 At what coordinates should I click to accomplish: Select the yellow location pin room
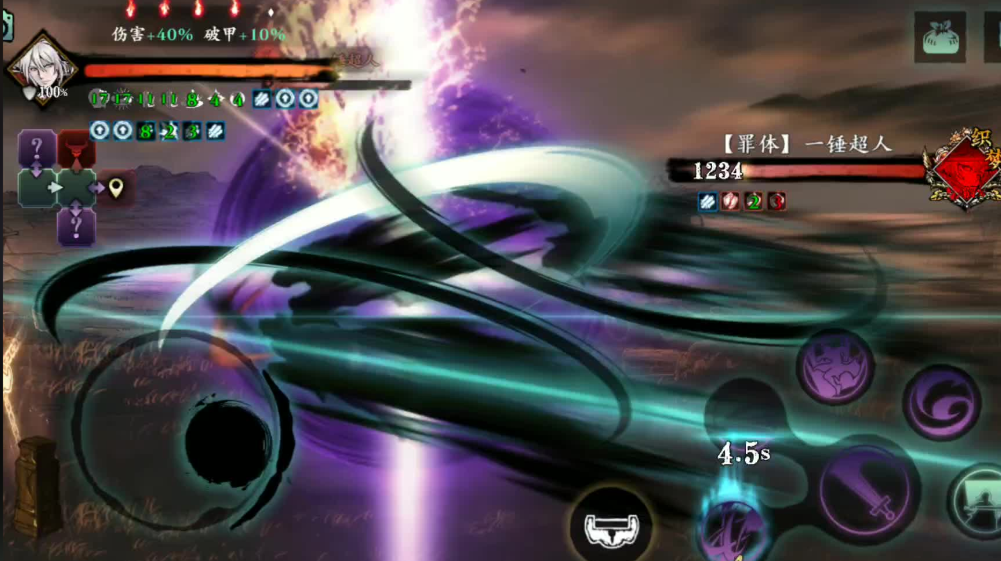point(116,188)
